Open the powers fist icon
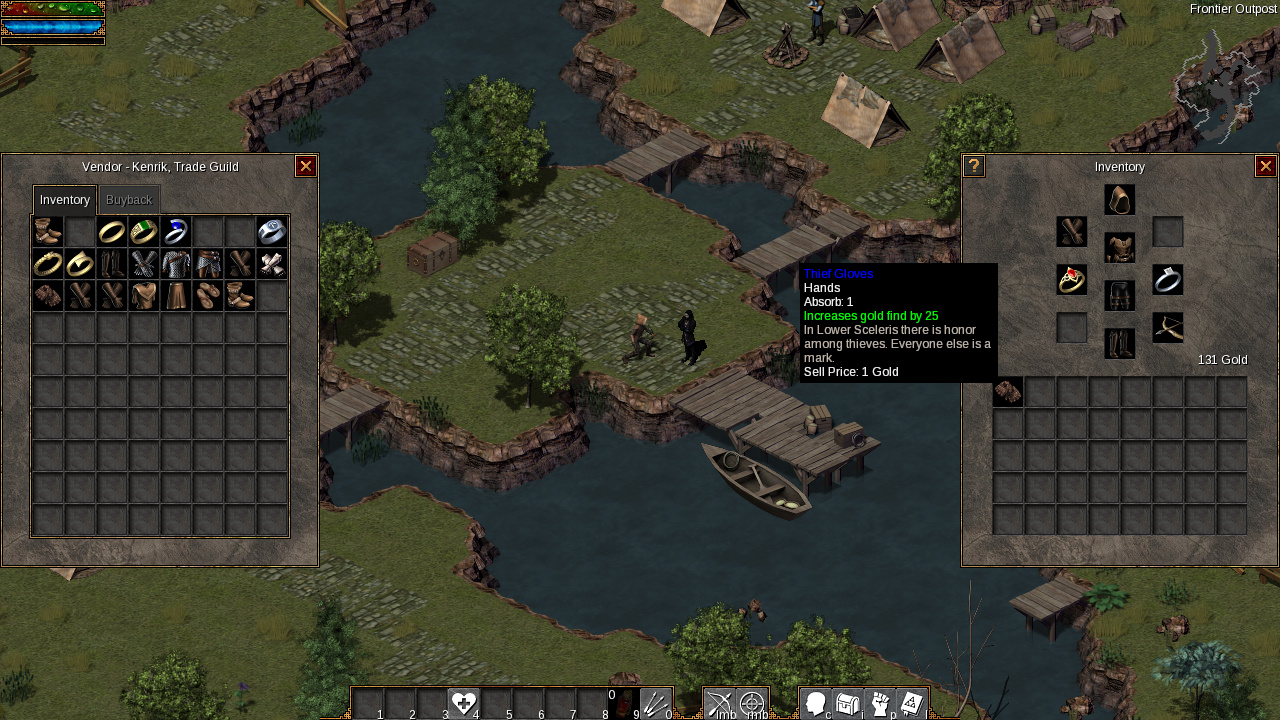 880,704
